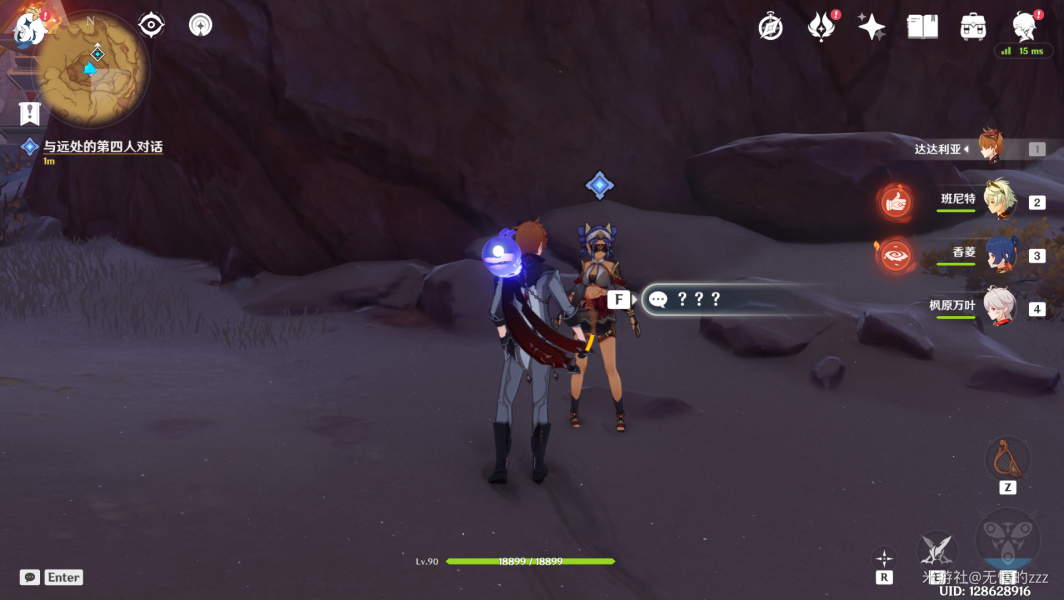Open the Paimon main menu
This screenshot has height=600, width=1064.
pyautogui.click(x=28, y=26)
